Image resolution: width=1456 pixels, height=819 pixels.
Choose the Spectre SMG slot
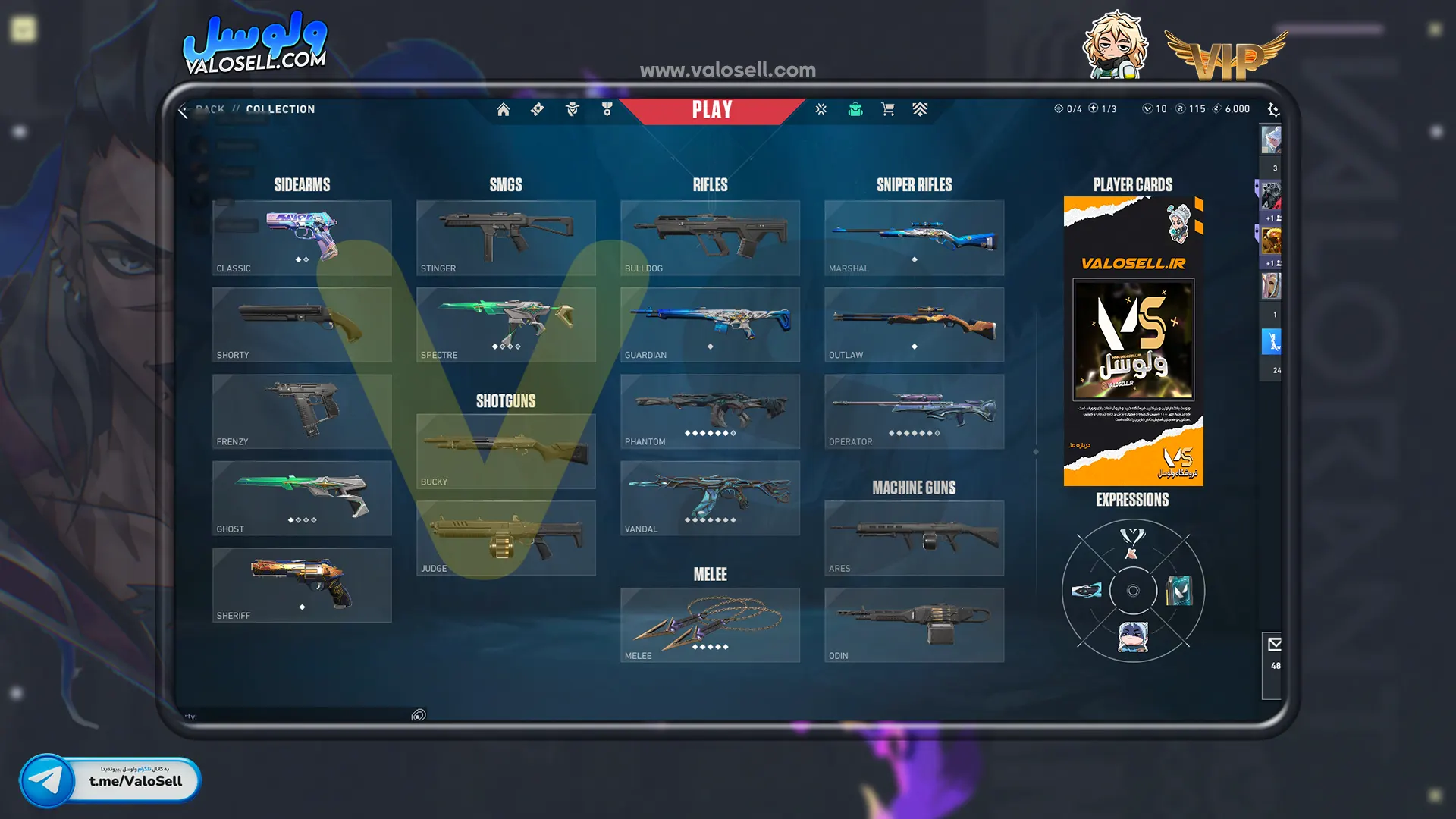(506, 325)
